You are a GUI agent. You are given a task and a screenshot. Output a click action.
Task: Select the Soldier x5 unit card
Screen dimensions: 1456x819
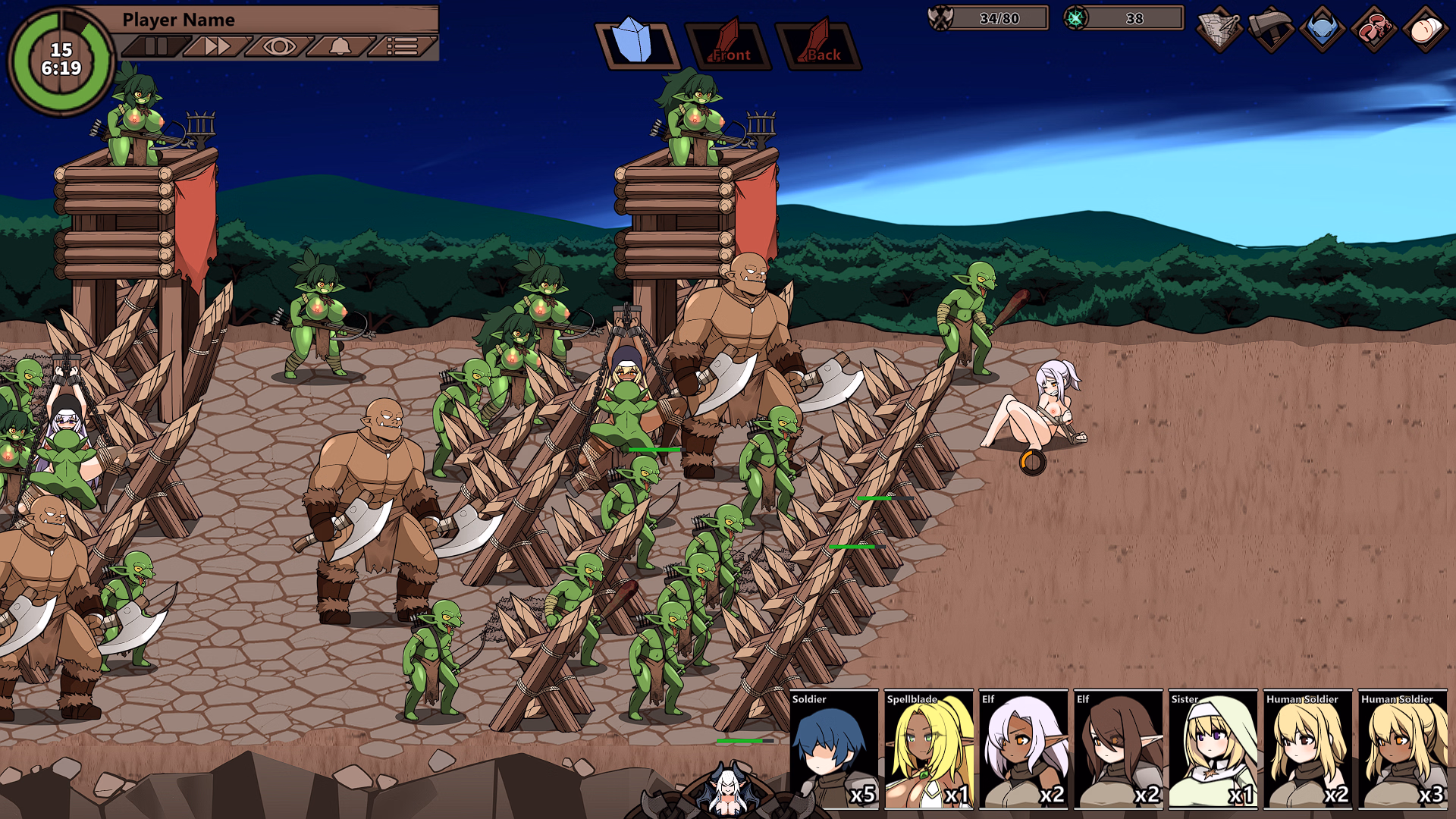point(834,749)
